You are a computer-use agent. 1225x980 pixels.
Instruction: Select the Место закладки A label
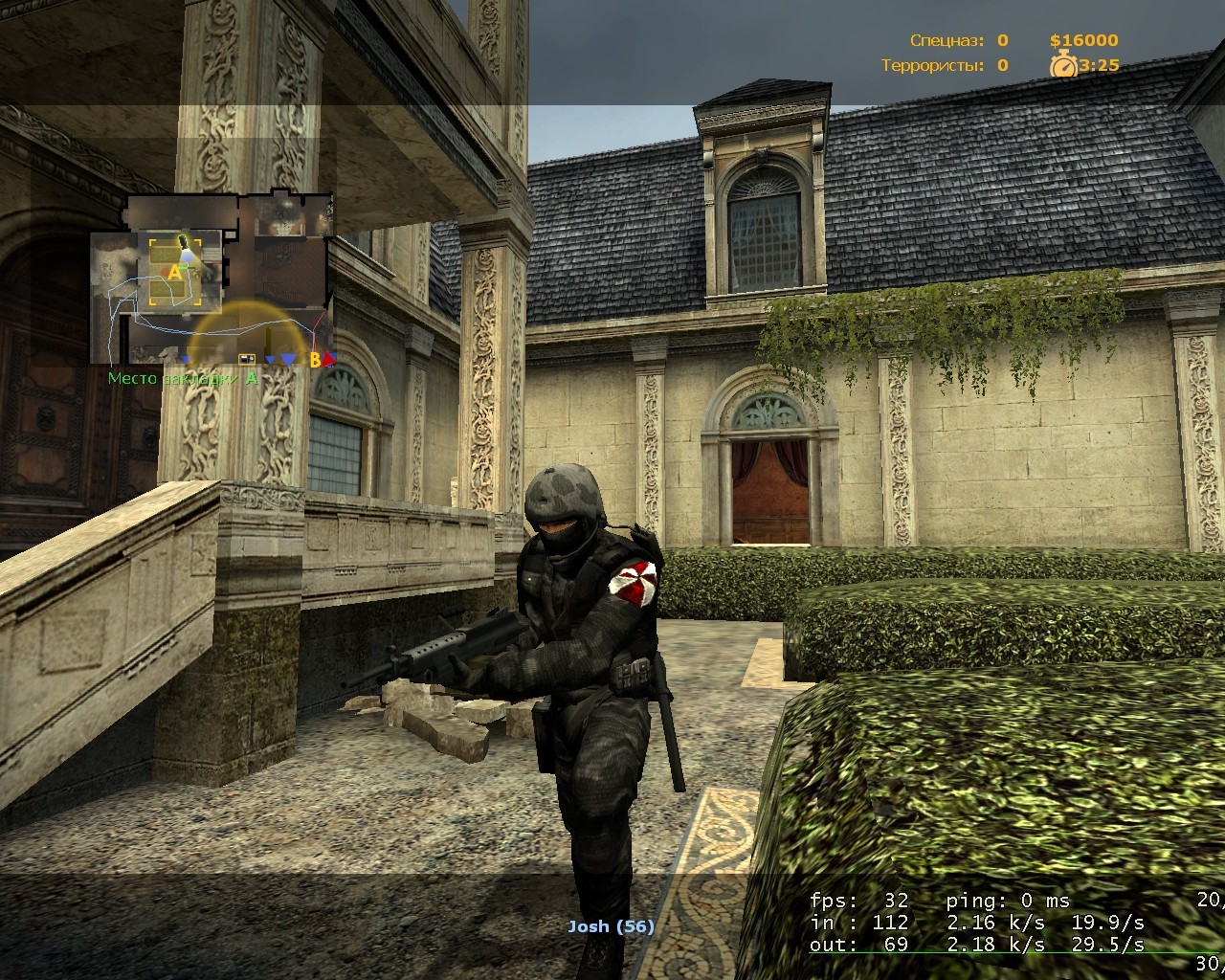[x=182, y=379]
